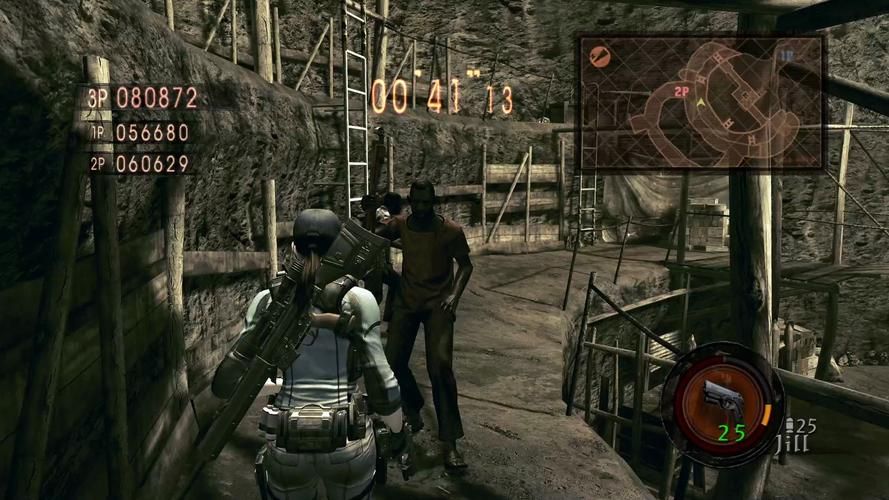Click the blue 1P marker on the minimap
889x500 pixels.
(787, 56)
